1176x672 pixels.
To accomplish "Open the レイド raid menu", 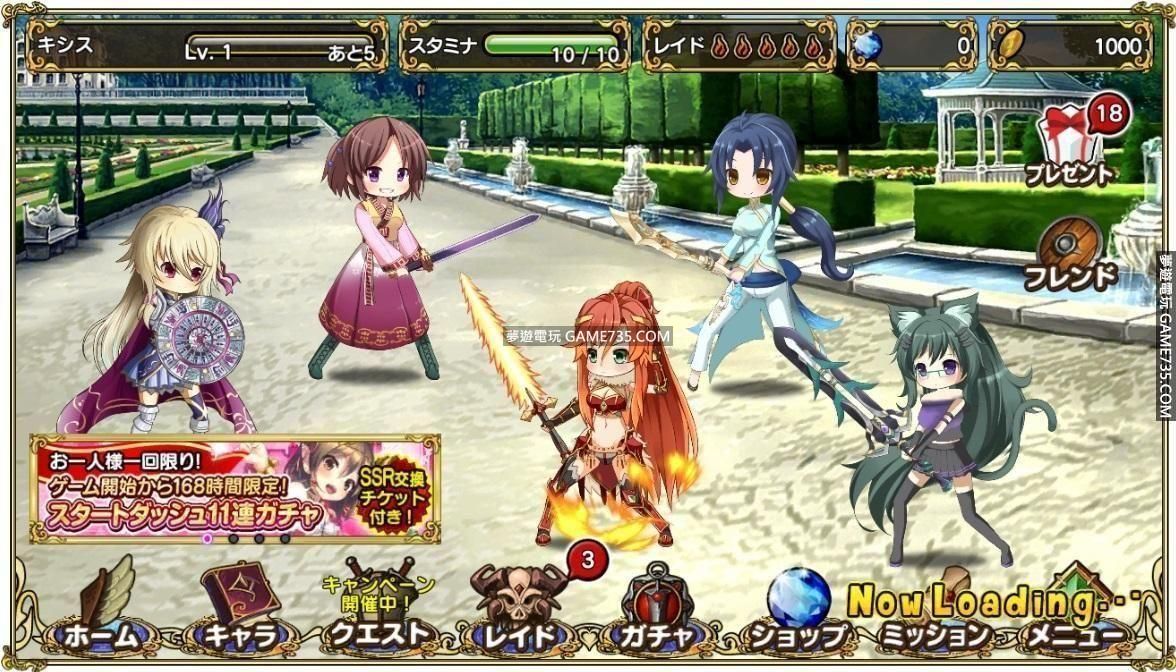I will pyautogui.click(x=520, y=612).
